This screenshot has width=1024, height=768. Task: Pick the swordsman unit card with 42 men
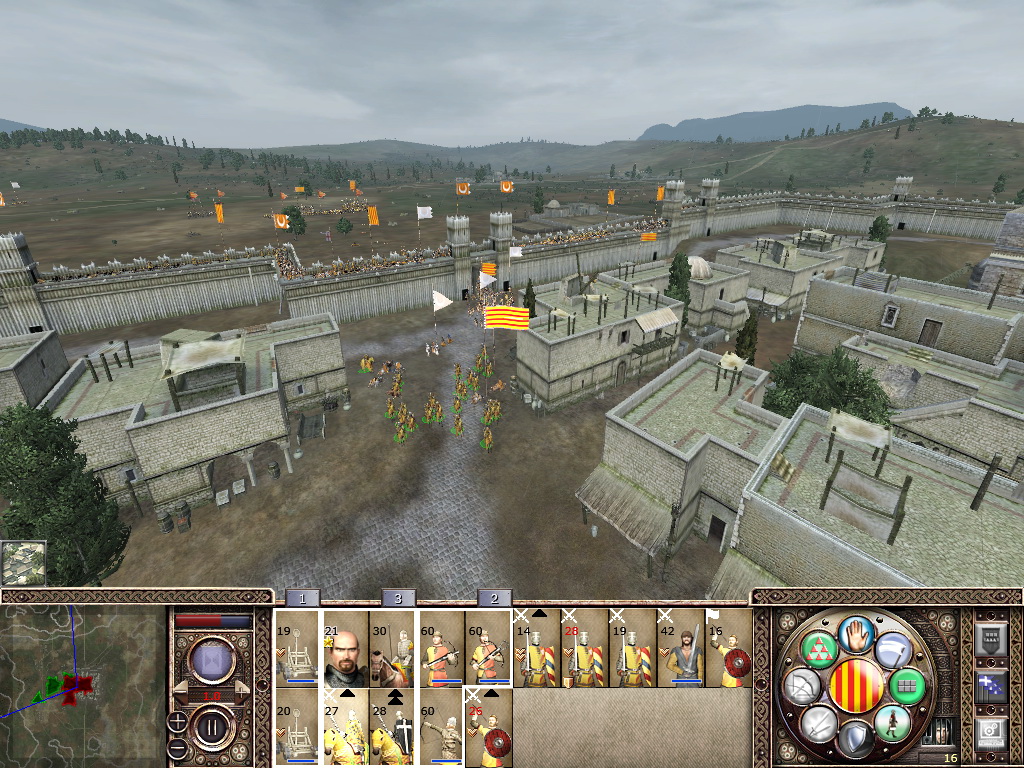tap(681, 648)
